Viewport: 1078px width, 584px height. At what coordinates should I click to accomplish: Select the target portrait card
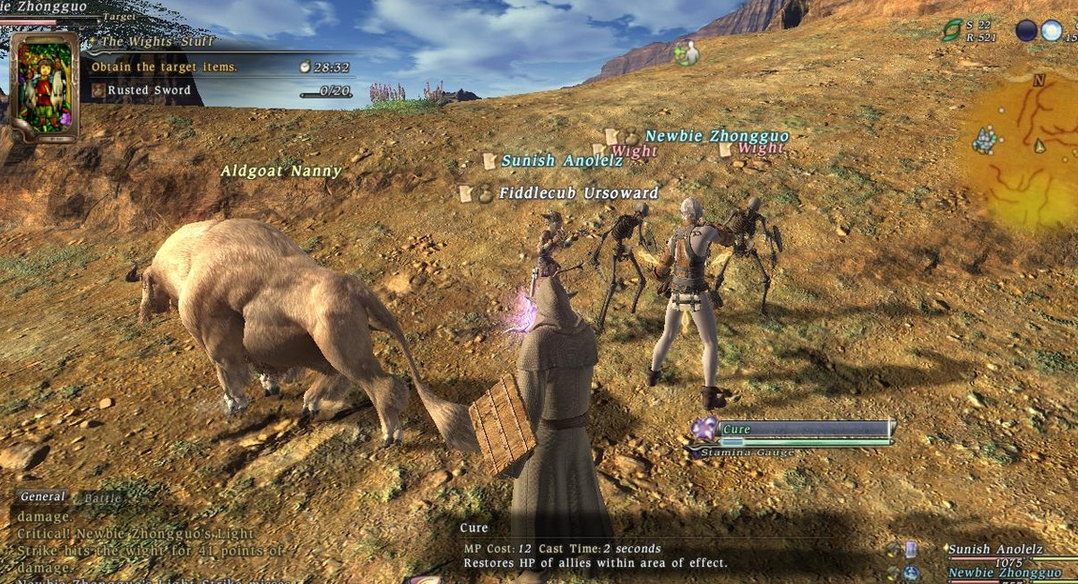click(44, 87)
